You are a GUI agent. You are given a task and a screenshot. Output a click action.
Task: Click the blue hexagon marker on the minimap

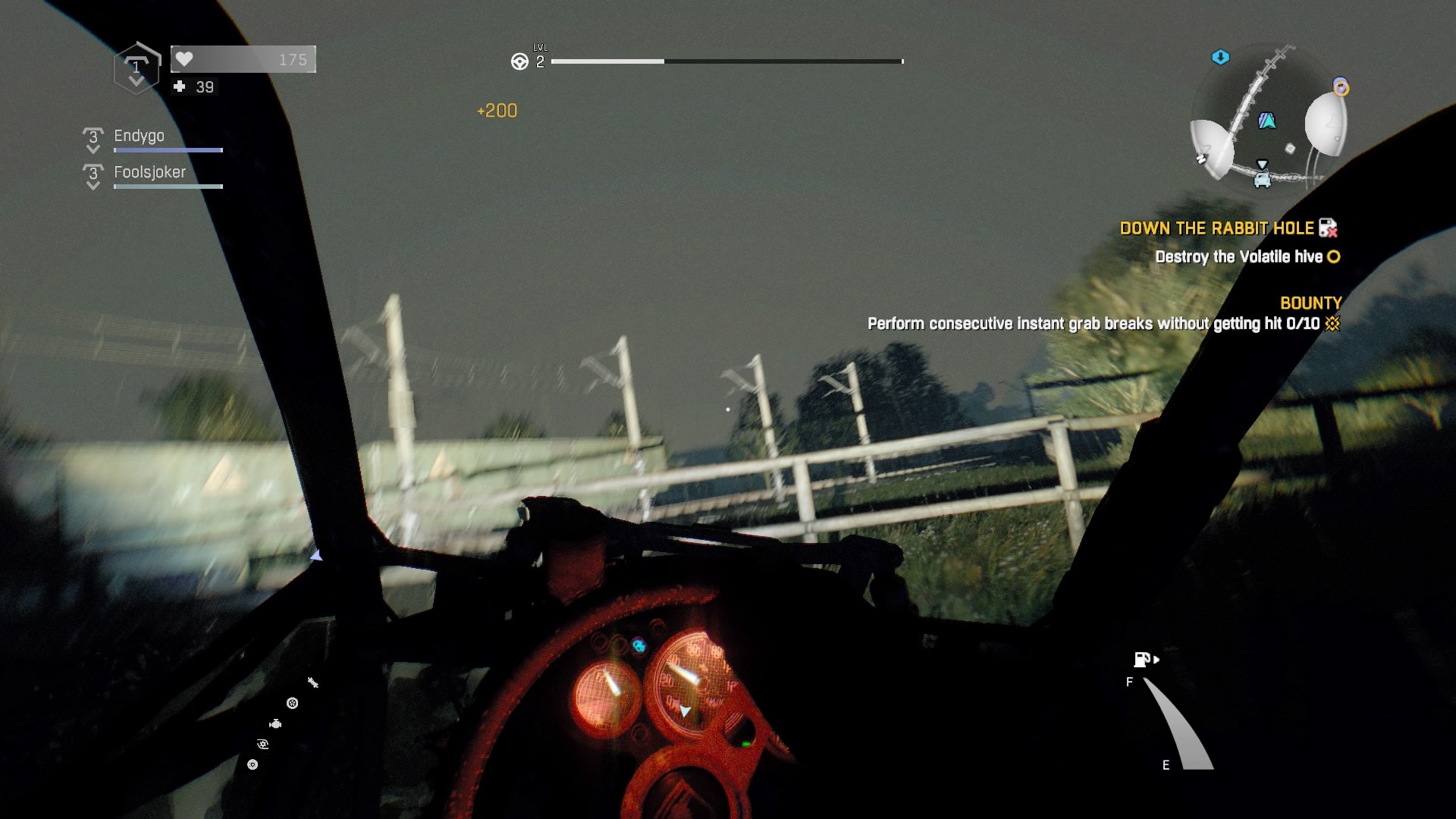(1221, 57)
